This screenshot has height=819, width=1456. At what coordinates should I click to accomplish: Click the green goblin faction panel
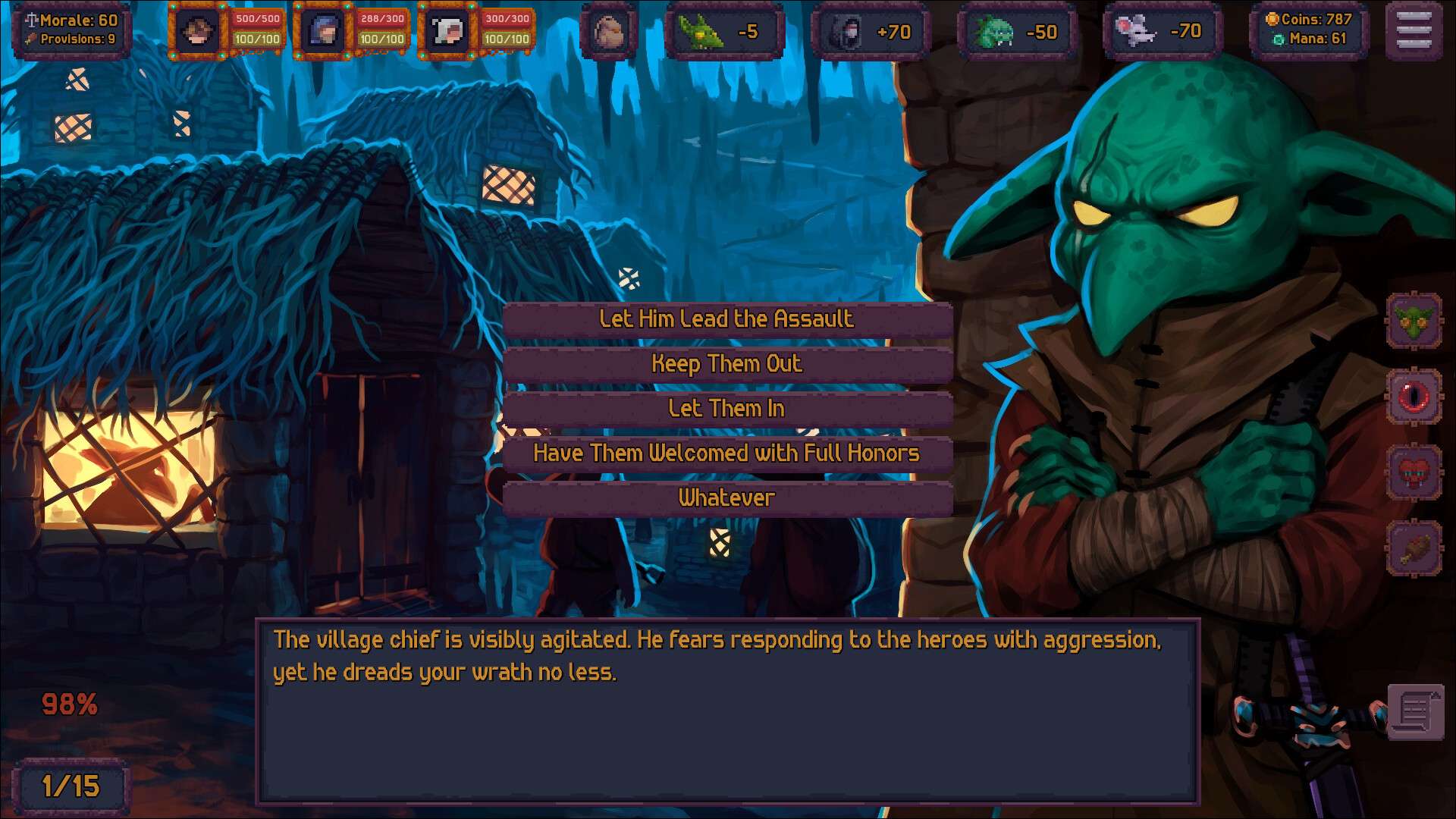point(724,32)
